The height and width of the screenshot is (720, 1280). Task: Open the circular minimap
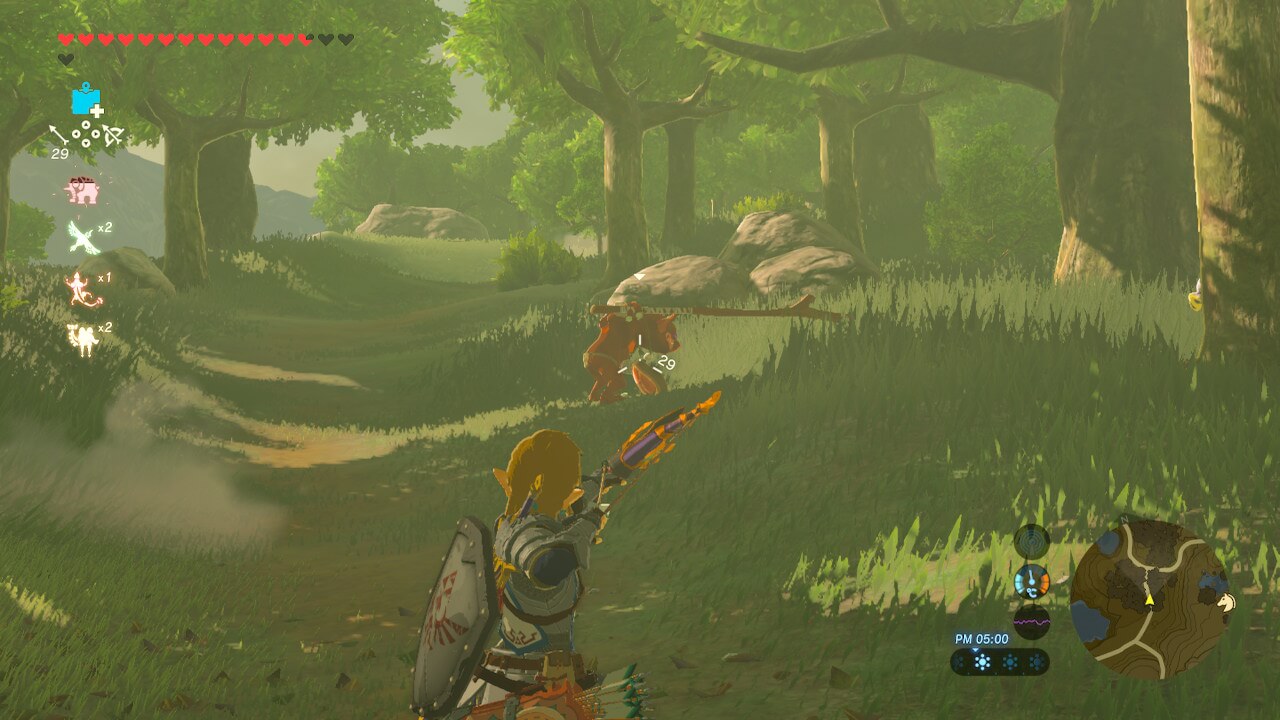(1149, 599)
